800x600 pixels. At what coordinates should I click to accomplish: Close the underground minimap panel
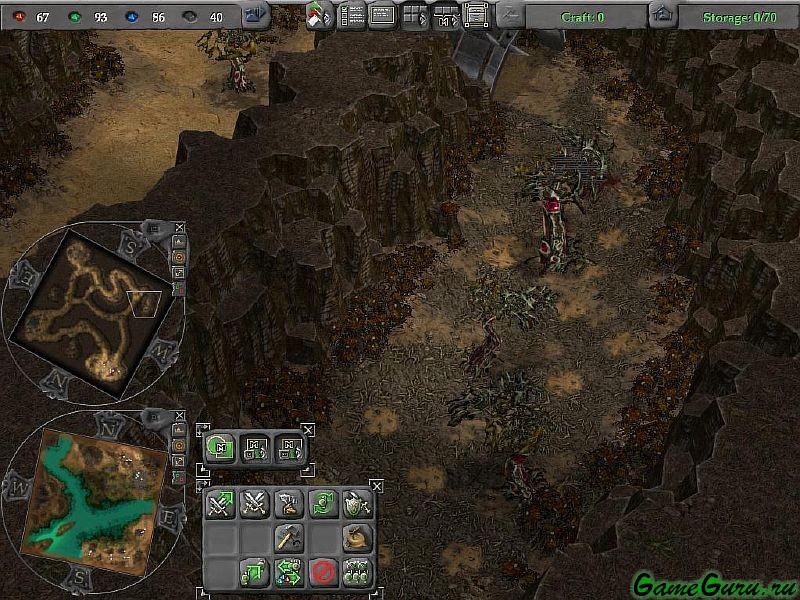(x=180, y=227)
